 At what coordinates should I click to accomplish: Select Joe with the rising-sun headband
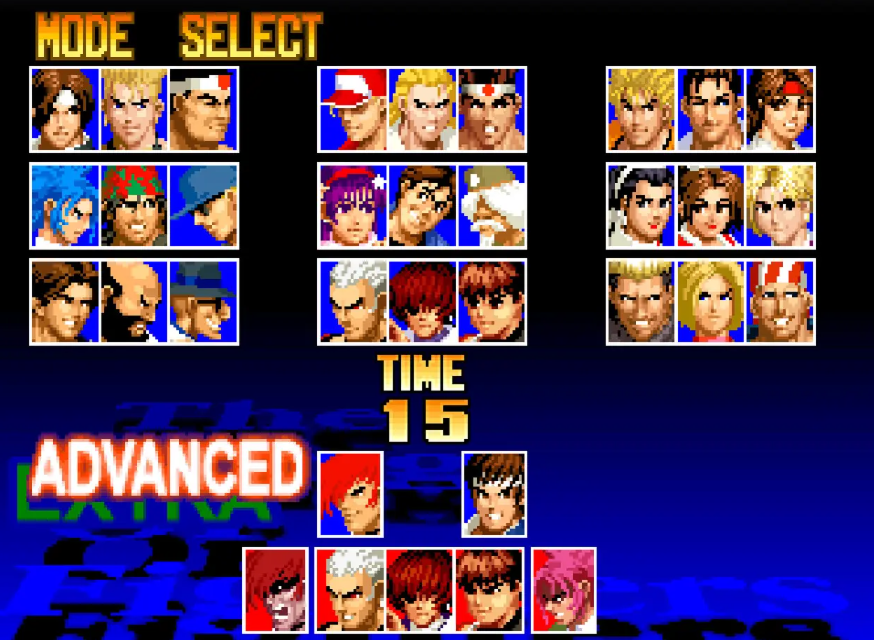(491, 110)
